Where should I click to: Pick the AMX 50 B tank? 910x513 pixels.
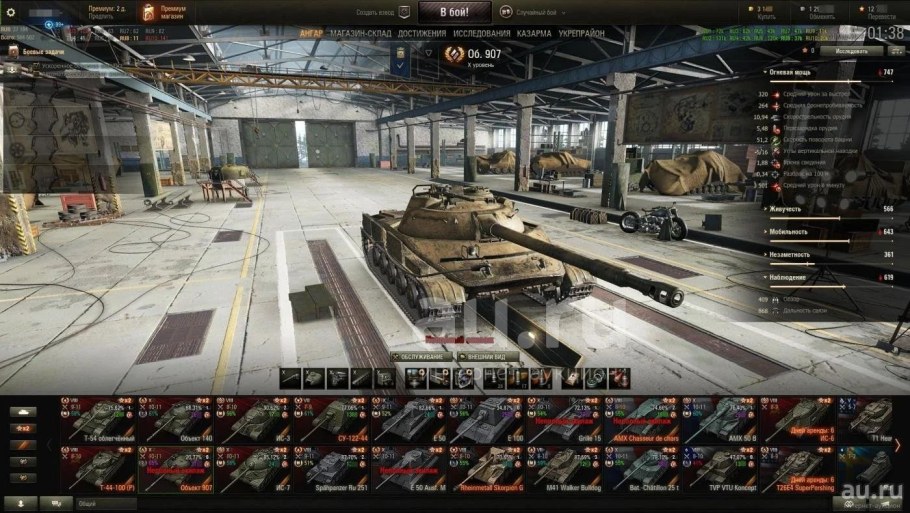(721, 419)
